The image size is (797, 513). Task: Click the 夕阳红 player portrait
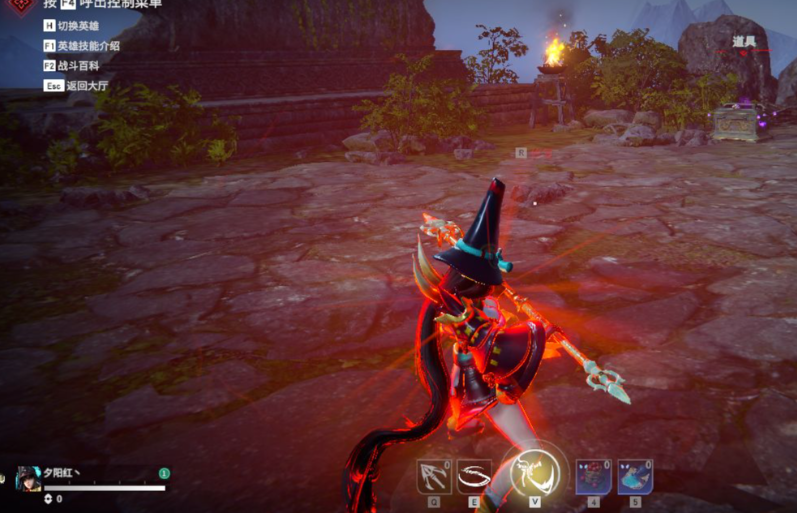pos(28,478)
